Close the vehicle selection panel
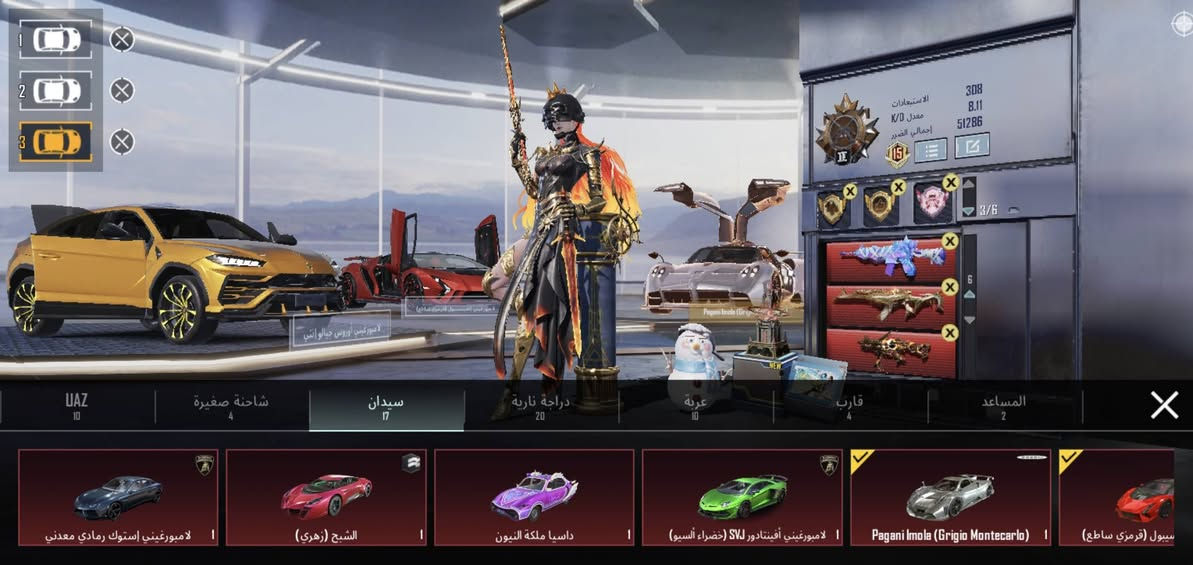 (1164, 405)
